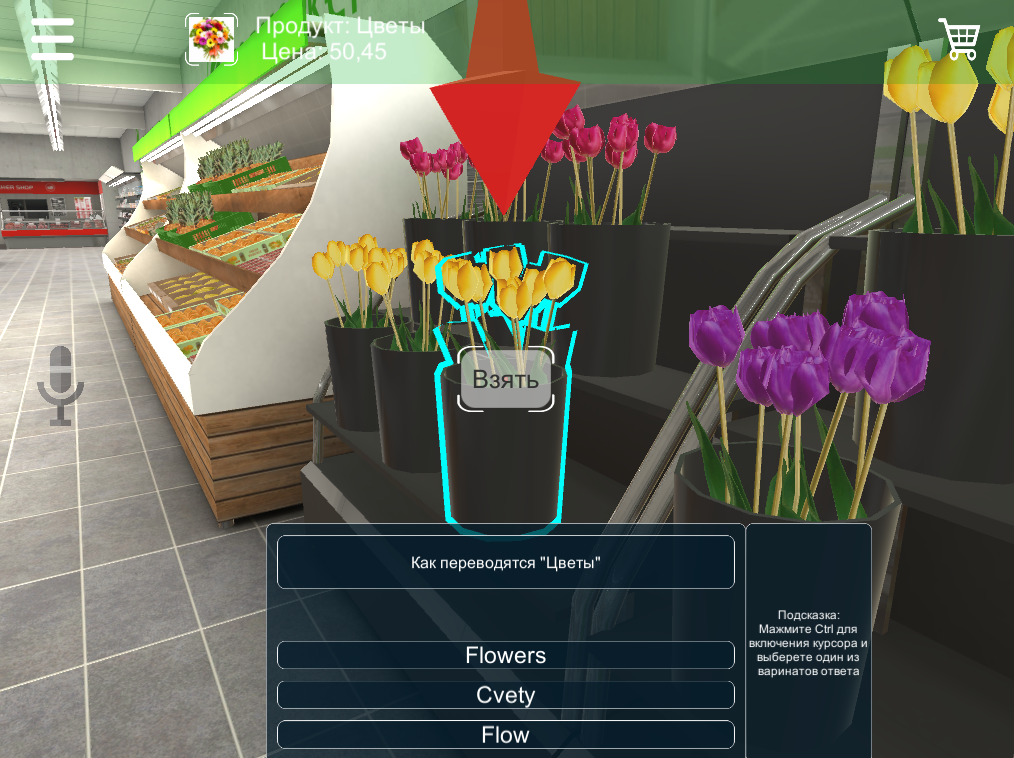Activate the microphone voice input
Screen dimensions: 1014x758
(60, 385)
